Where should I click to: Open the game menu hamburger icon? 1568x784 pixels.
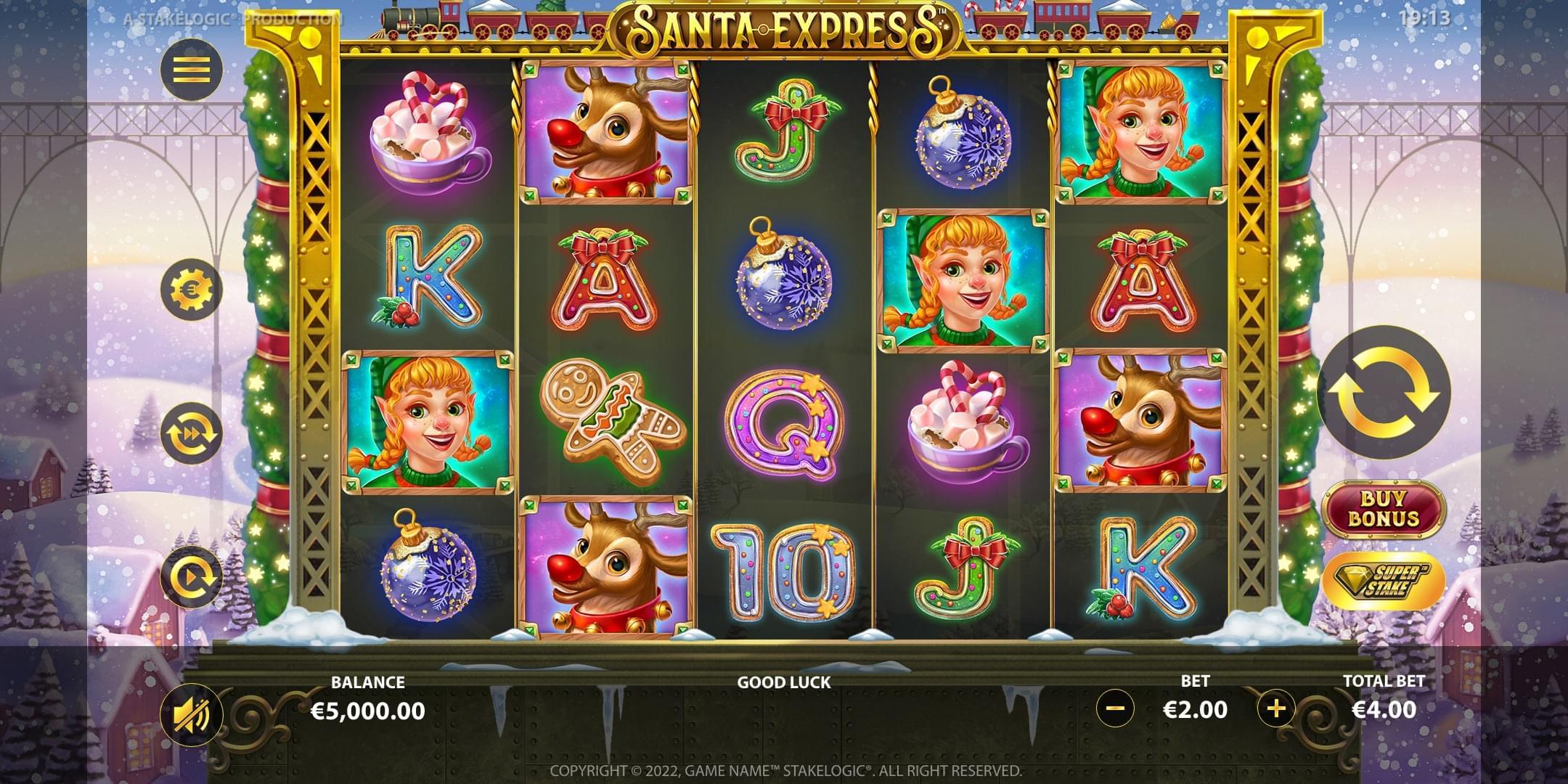tap(192, 70)
